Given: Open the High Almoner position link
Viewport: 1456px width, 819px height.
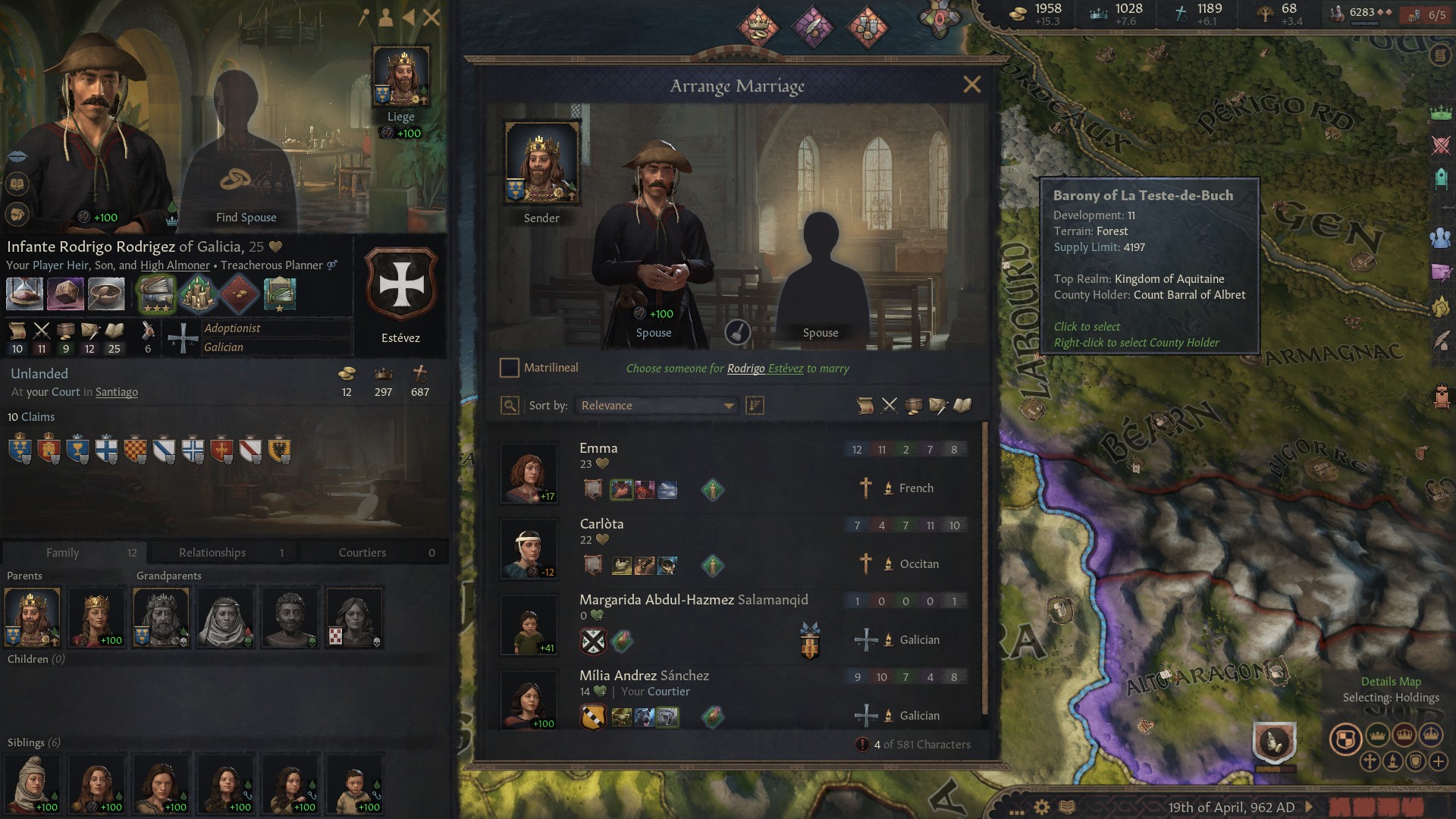Looking at the screenshot, I should coord(175,265).
